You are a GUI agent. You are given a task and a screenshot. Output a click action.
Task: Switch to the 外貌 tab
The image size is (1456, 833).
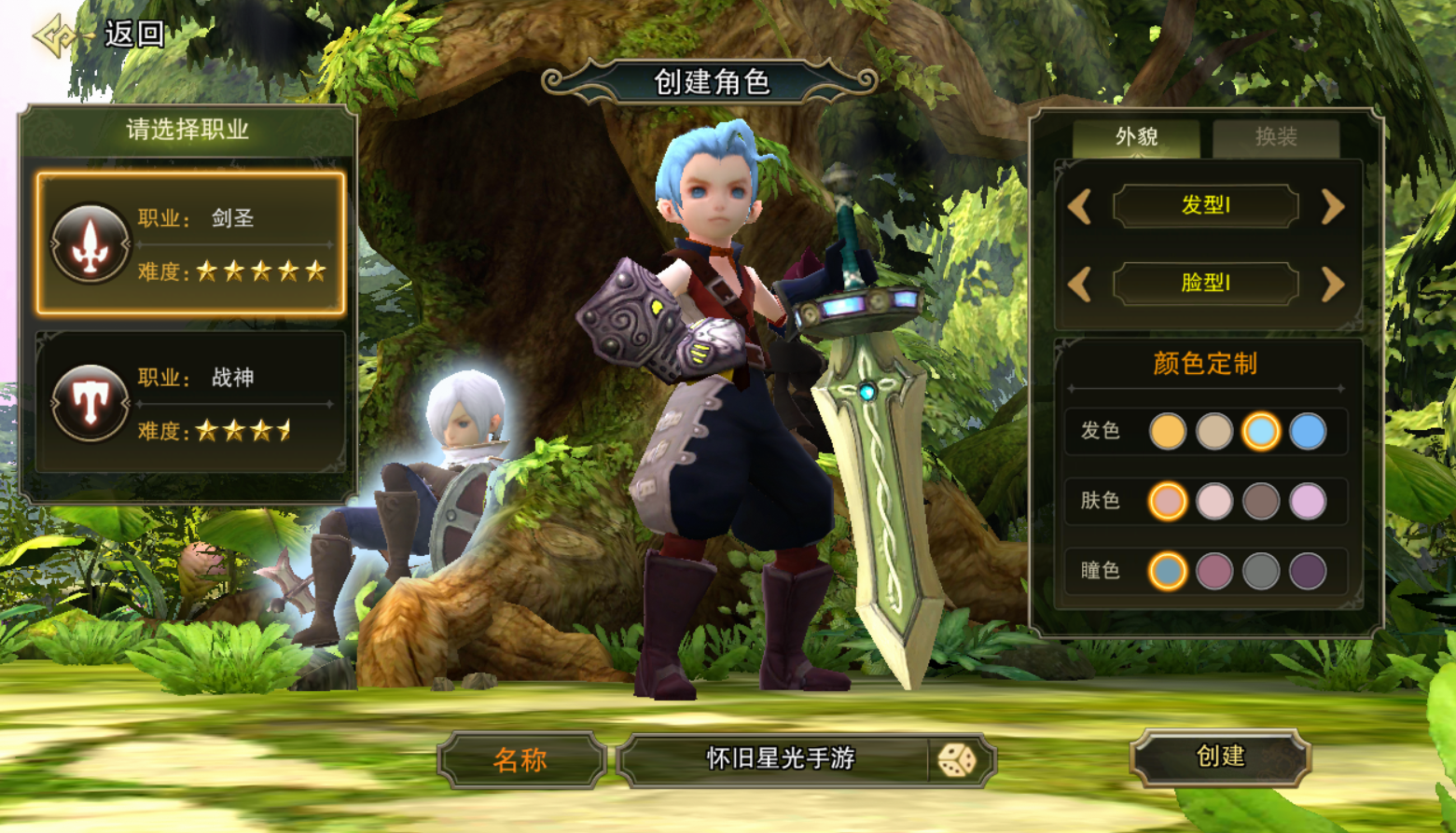(x=1136, y=137)
